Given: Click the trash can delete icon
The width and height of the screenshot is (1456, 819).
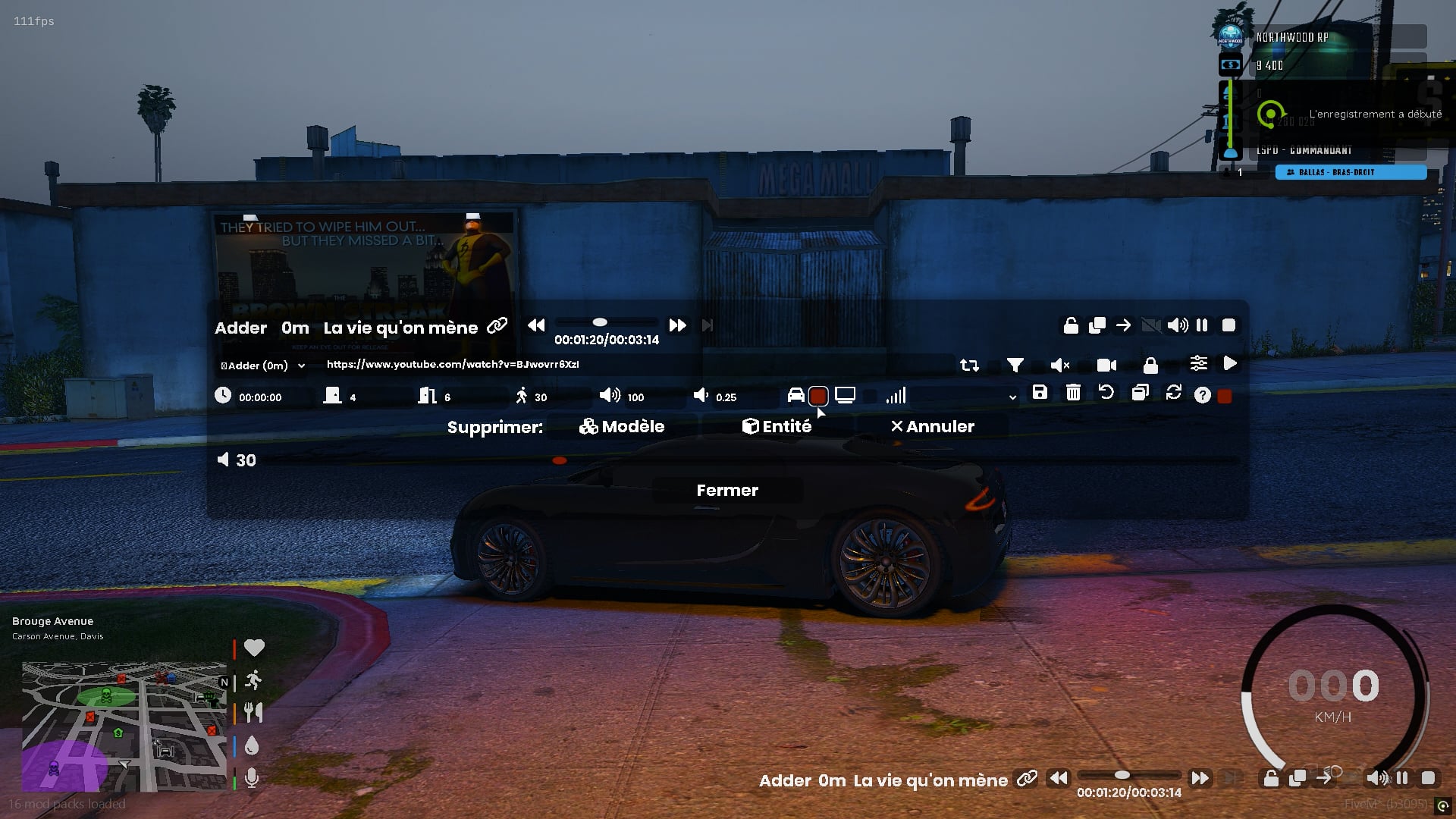Looking at the screenshot, I should click(1073, 393).
